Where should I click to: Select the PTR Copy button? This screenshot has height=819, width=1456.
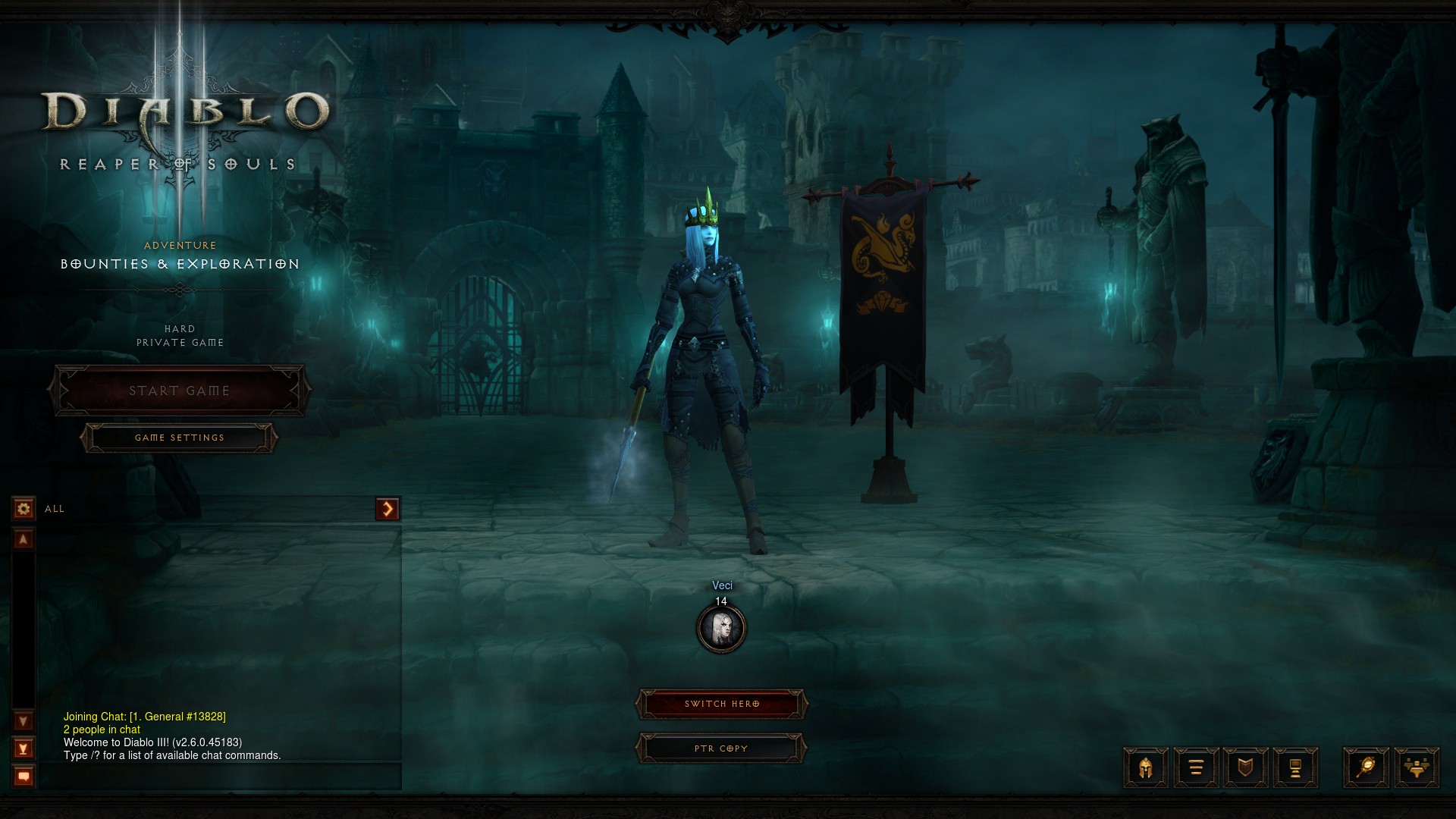click(x=721, y=748)
